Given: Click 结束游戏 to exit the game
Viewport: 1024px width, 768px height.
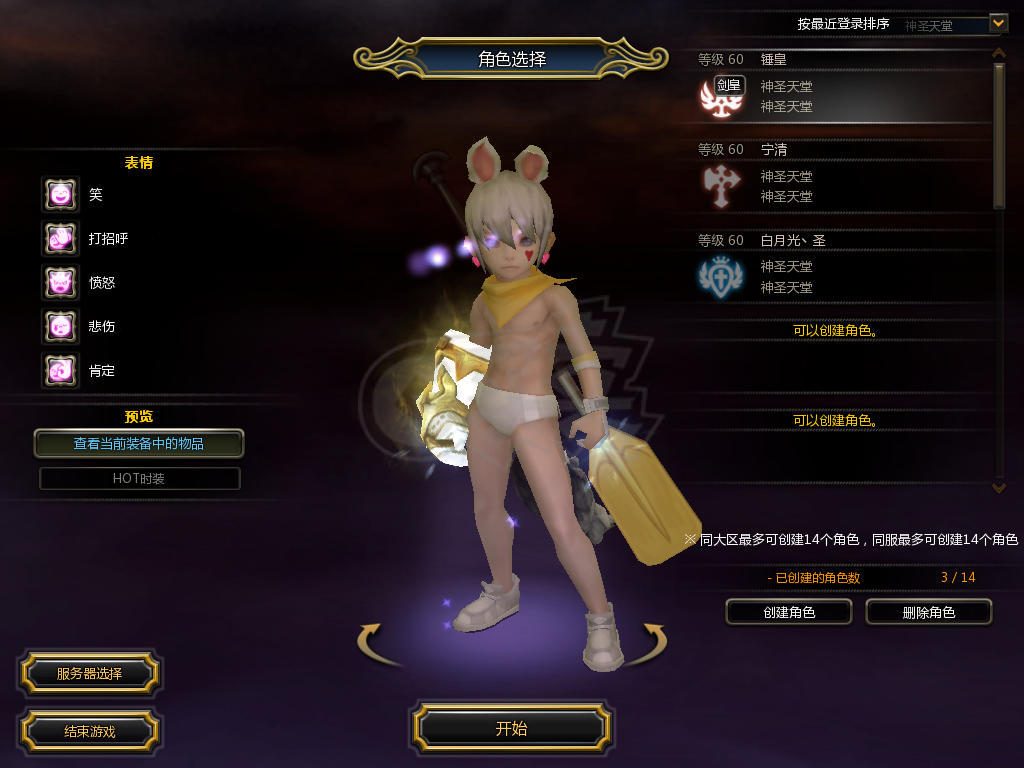Looking at the screenshot, I should 89,731.
